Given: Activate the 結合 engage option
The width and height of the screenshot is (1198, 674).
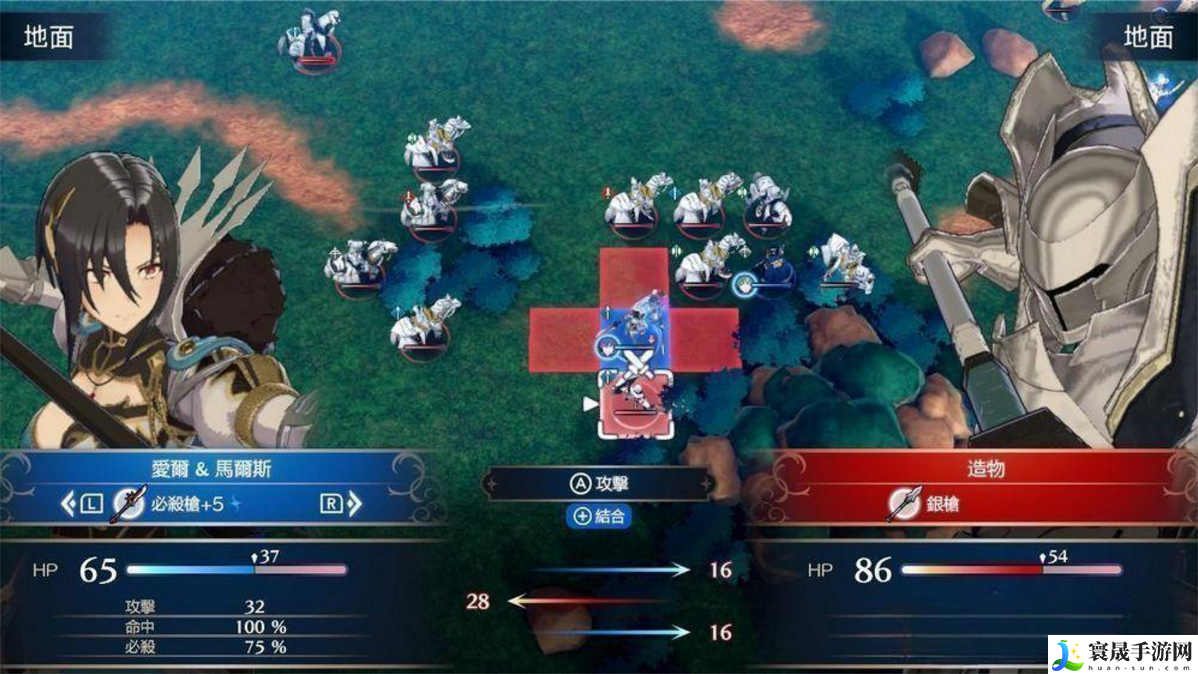Looking at the screenshot, I should [598, 517].
